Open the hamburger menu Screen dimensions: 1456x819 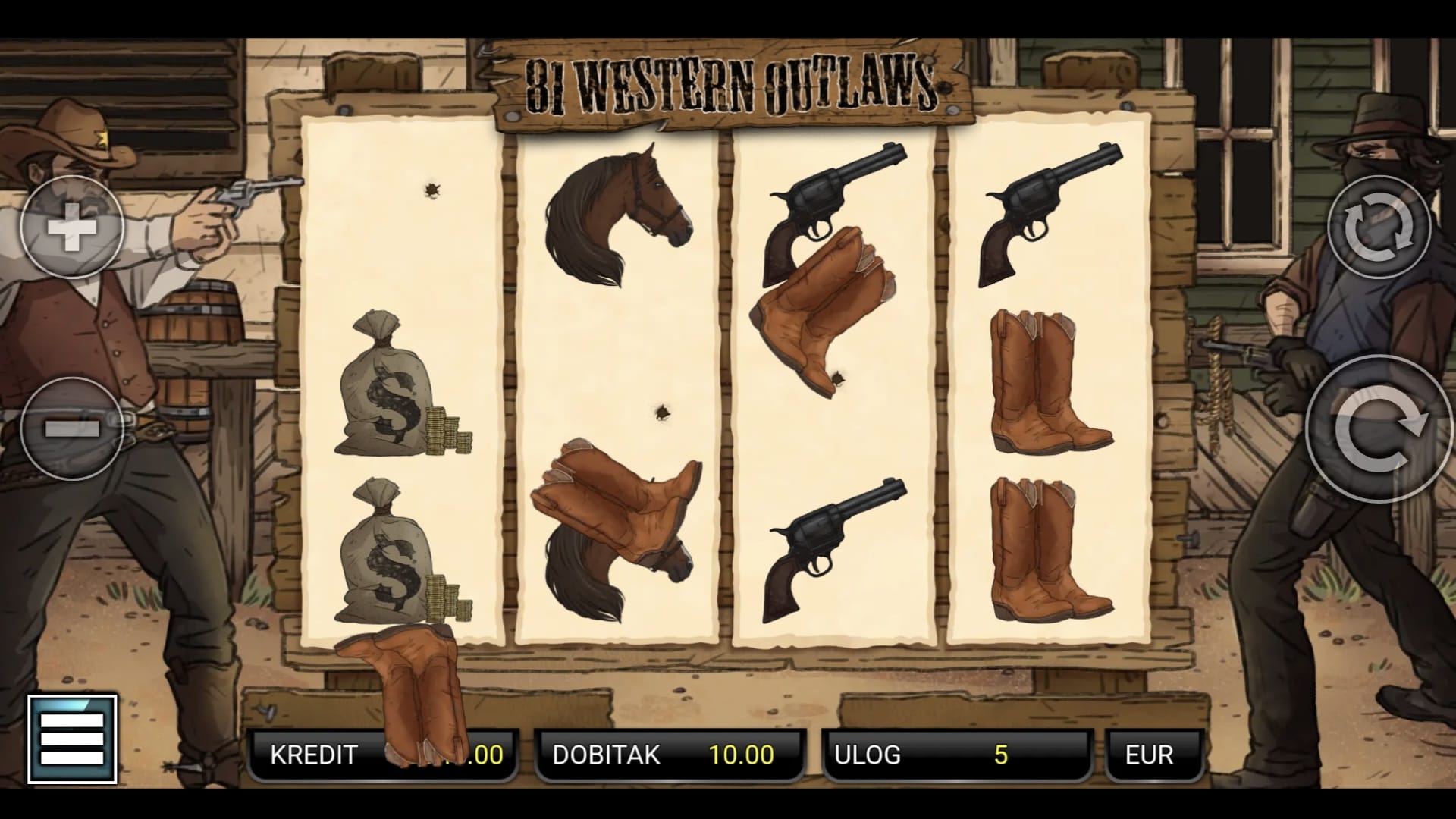coord(73,739)
